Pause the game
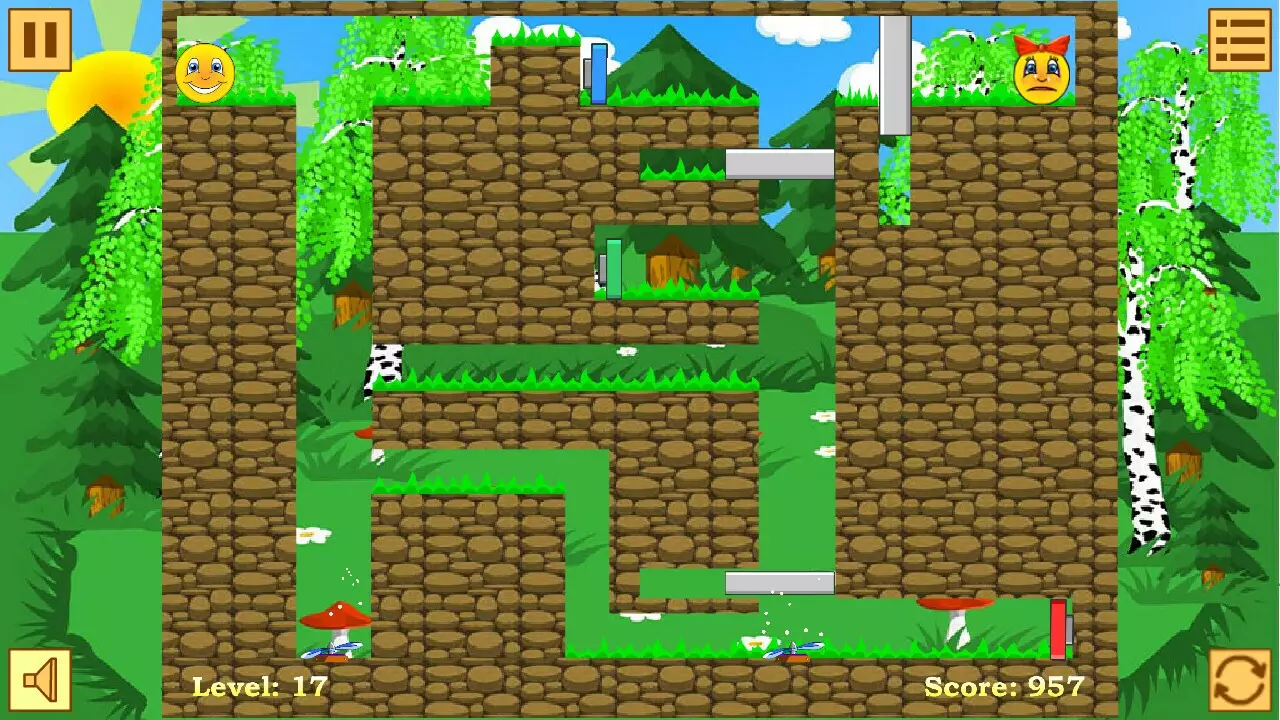 [39, 41]
